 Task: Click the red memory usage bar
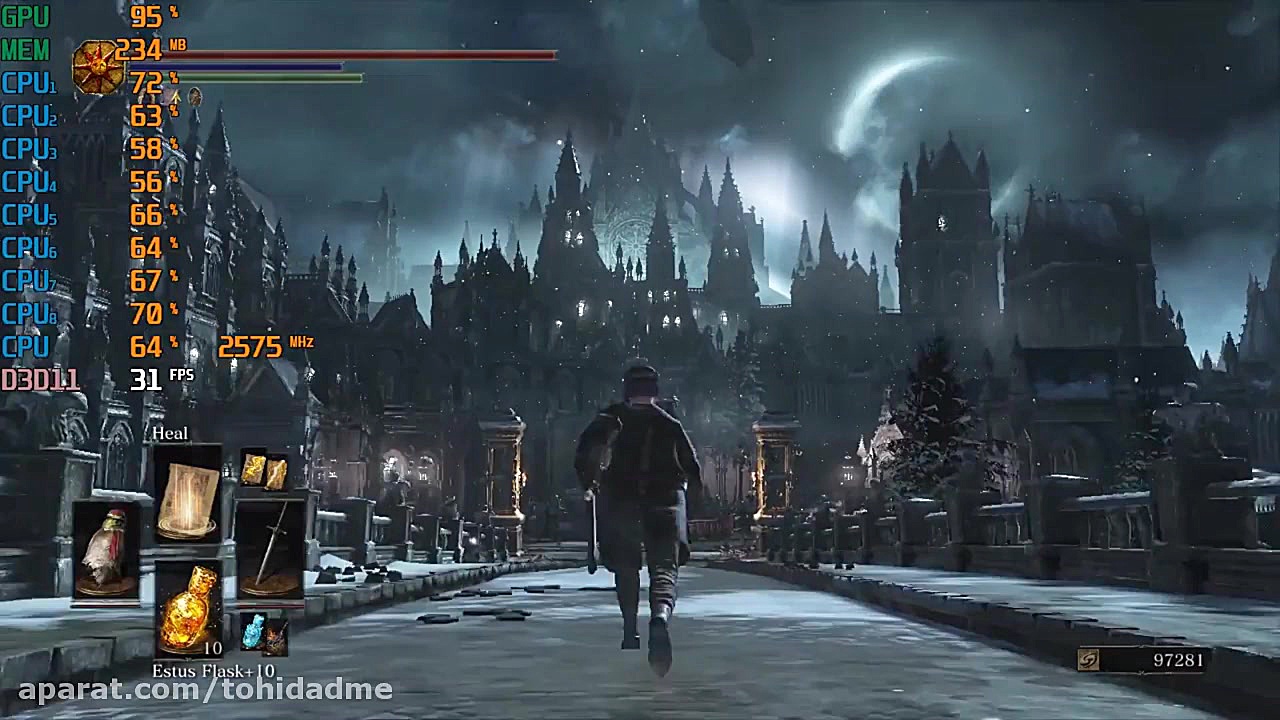pos(360,56)
